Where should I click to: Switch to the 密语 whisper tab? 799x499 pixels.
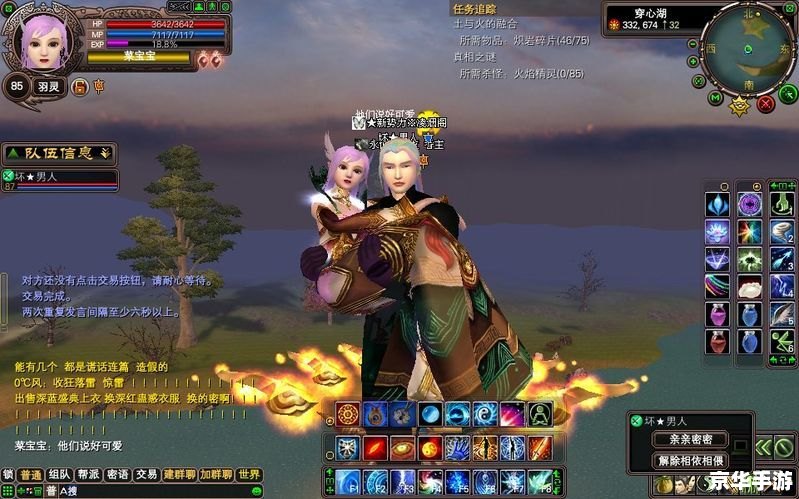(118, 474)
